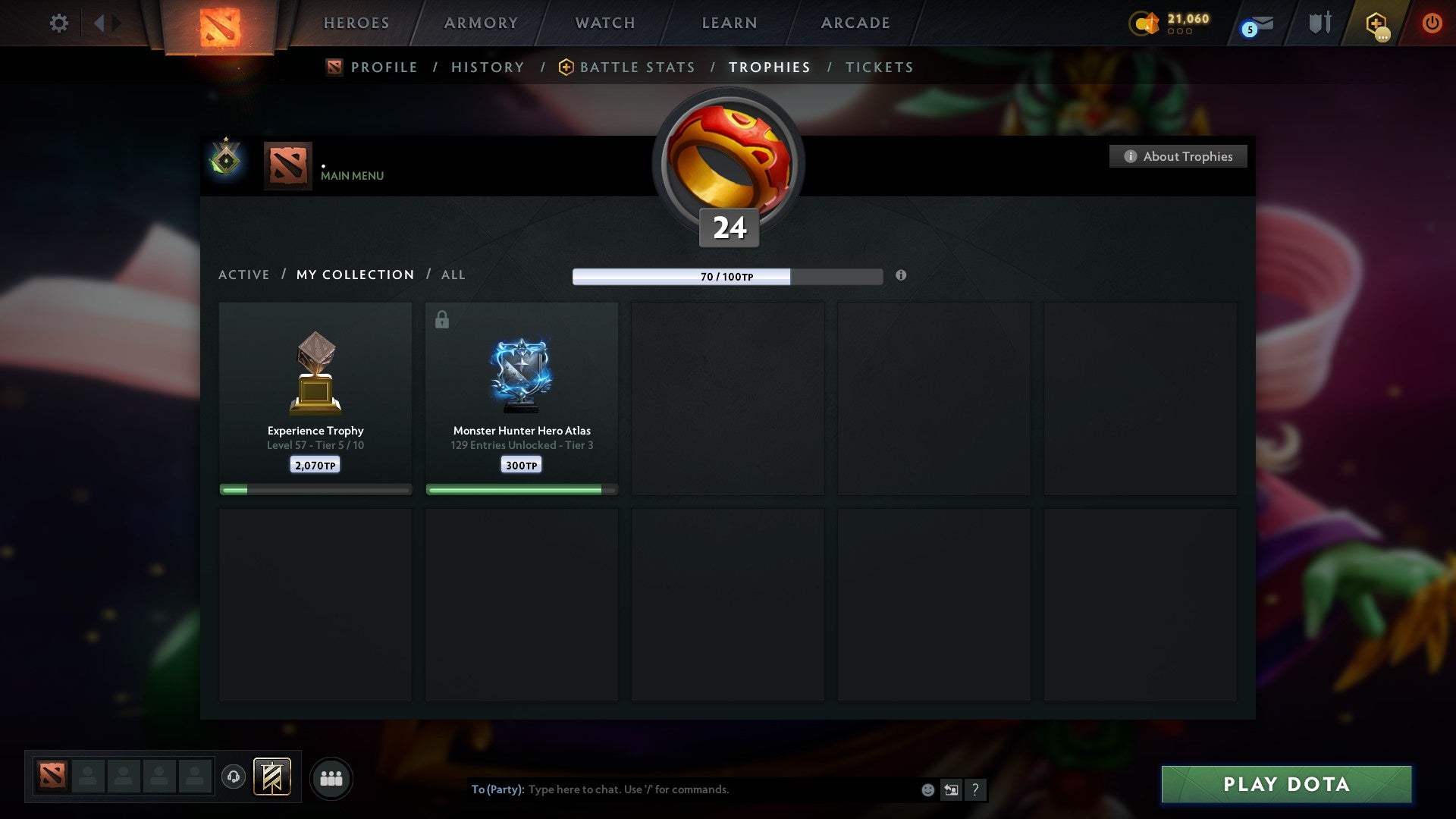
Task: Toggle the chat share screenshot icon
Action: 952,789
